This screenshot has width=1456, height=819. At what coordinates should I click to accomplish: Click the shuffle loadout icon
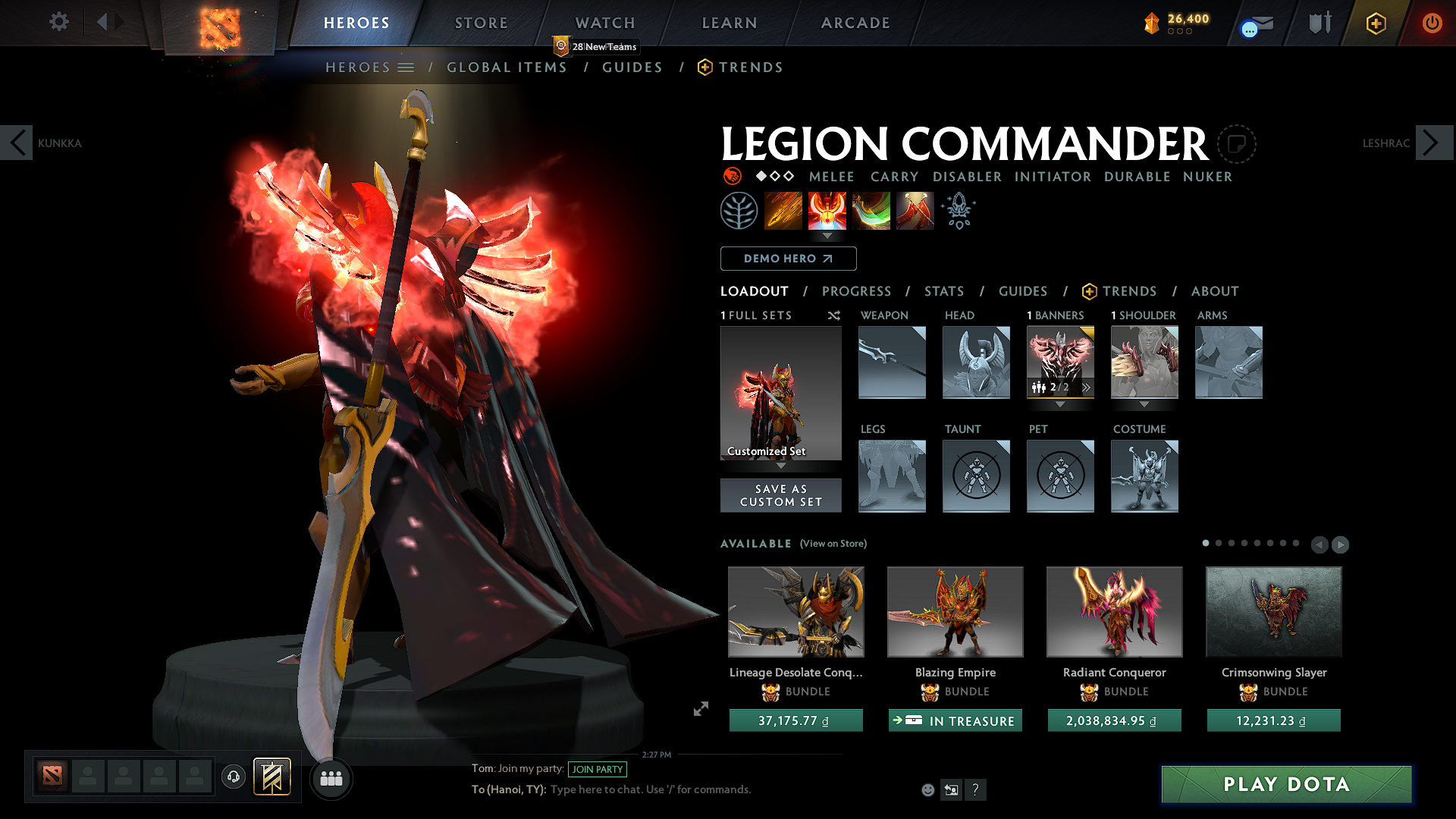pos(833,316)
